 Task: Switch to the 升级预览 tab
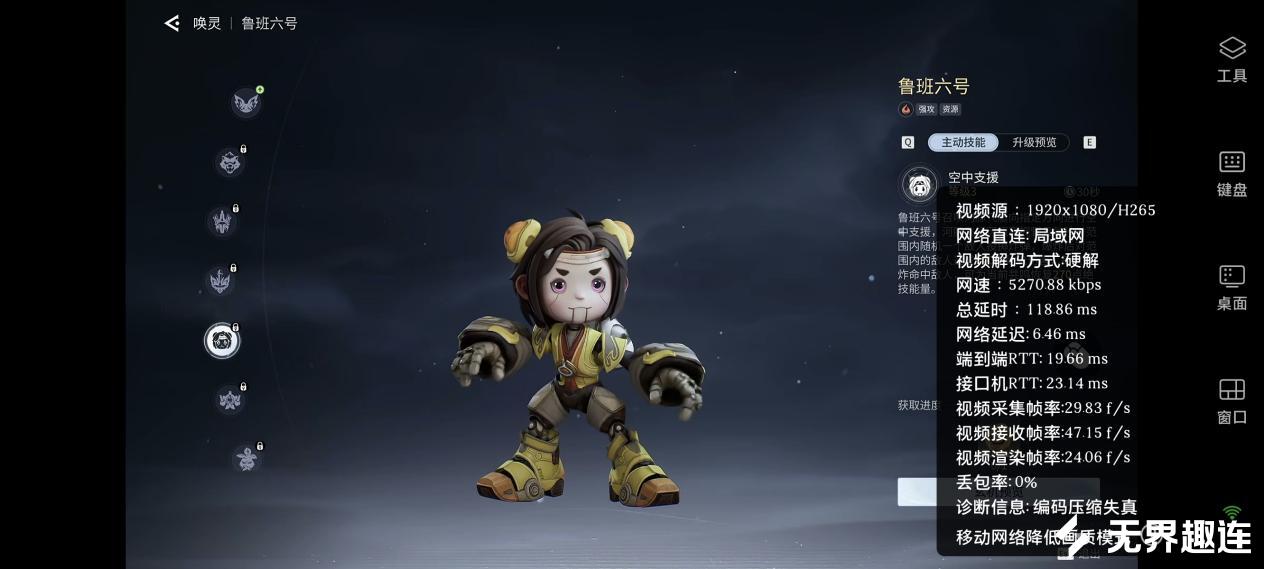coord(1034,143)
